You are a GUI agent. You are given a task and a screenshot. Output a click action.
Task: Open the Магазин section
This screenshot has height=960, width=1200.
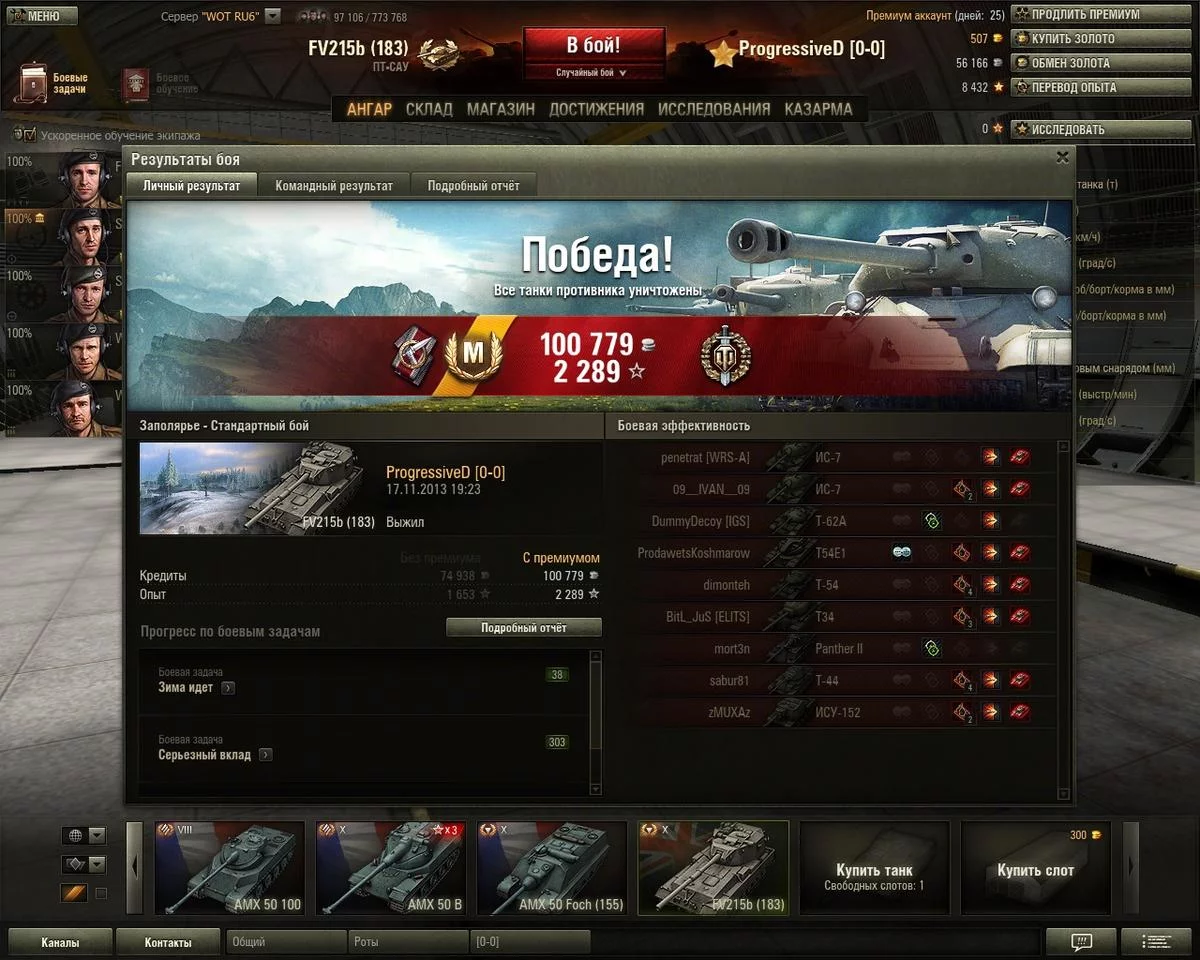(x=500, y=109)
